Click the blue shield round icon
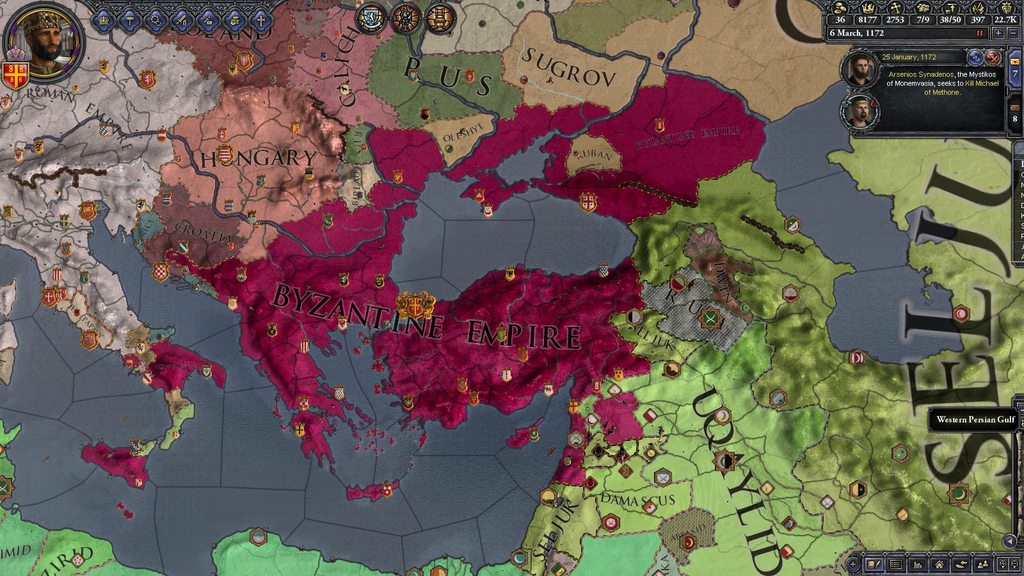The height and width of the screenshot is (576, 1024). 372,17
